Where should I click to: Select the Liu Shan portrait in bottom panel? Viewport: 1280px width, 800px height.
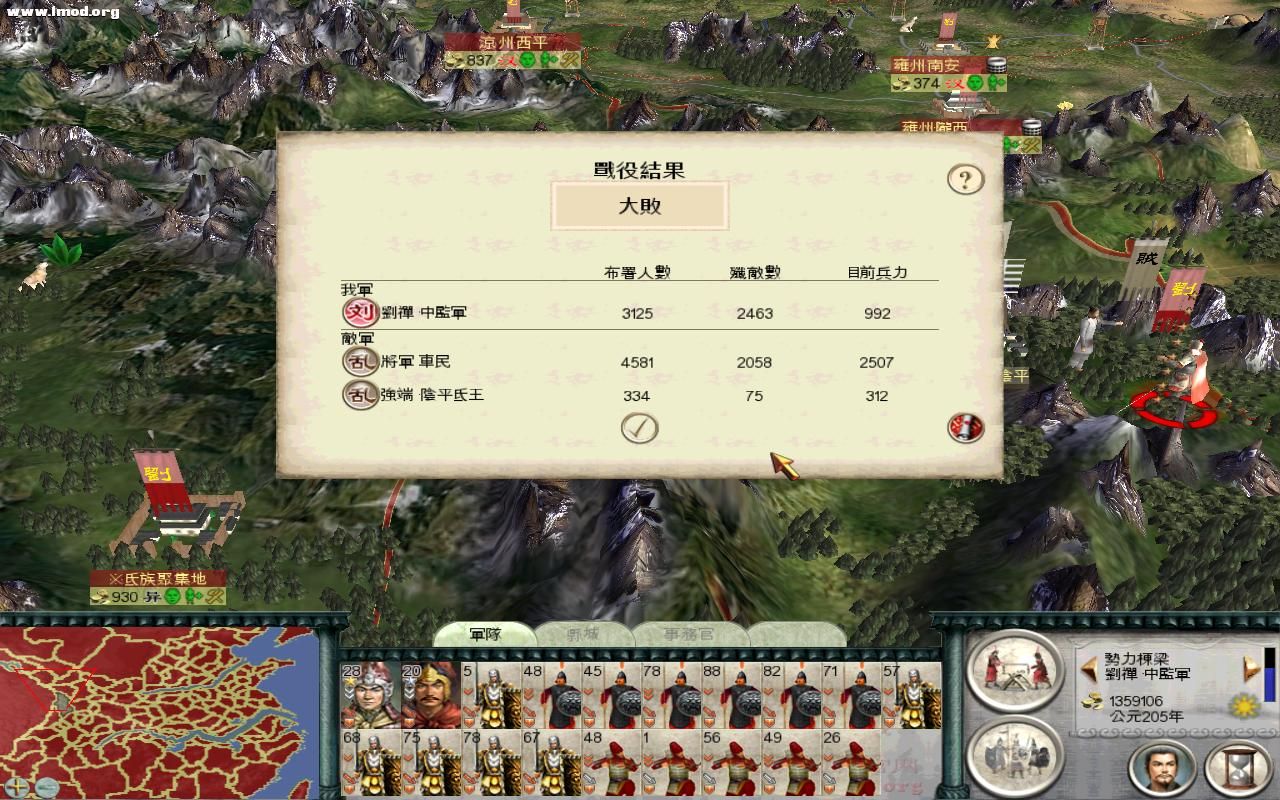pyautogui.click(x=1165, y=769)
